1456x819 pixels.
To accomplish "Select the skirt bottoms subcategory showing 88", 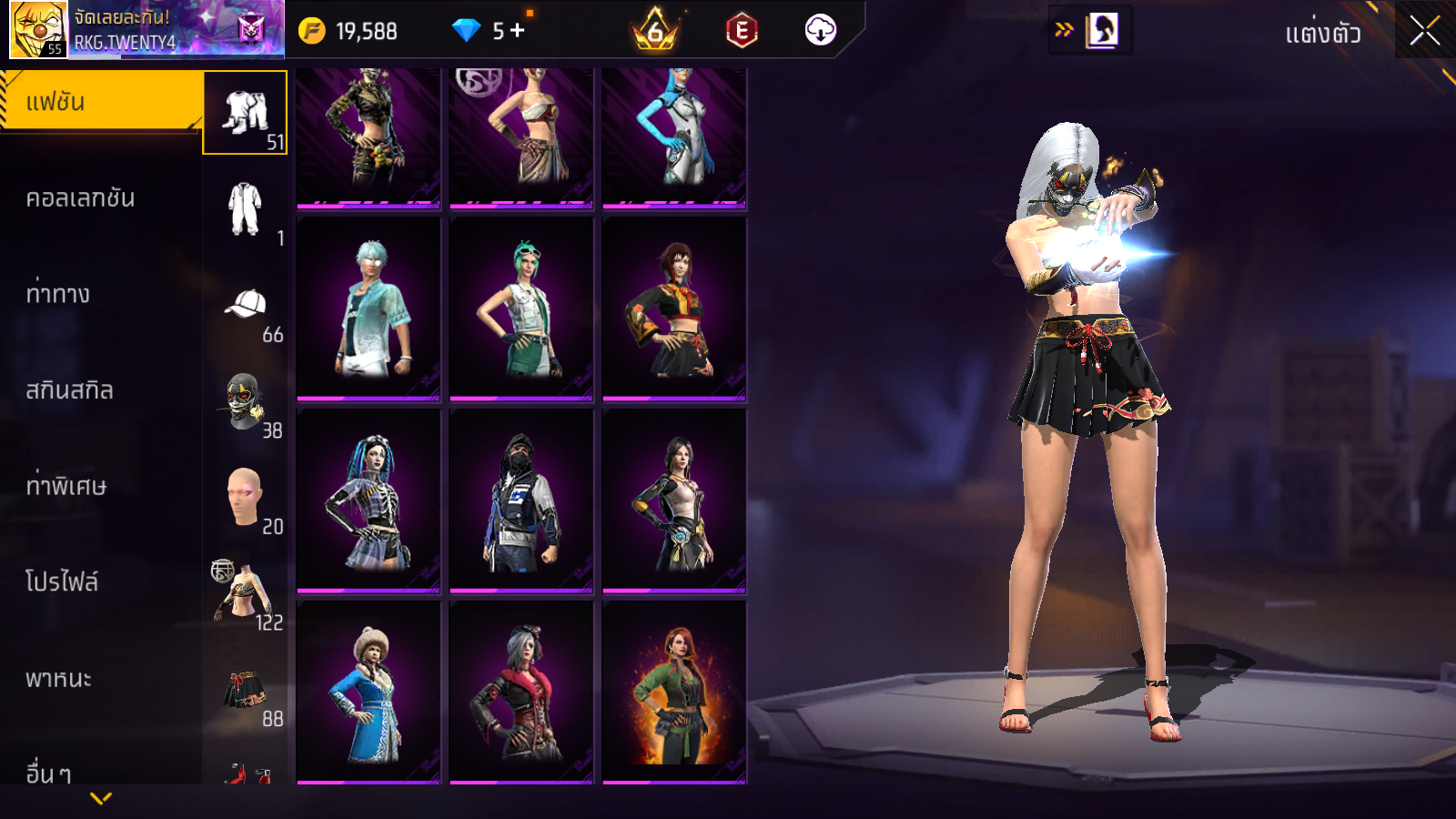I will click(245, 690).
